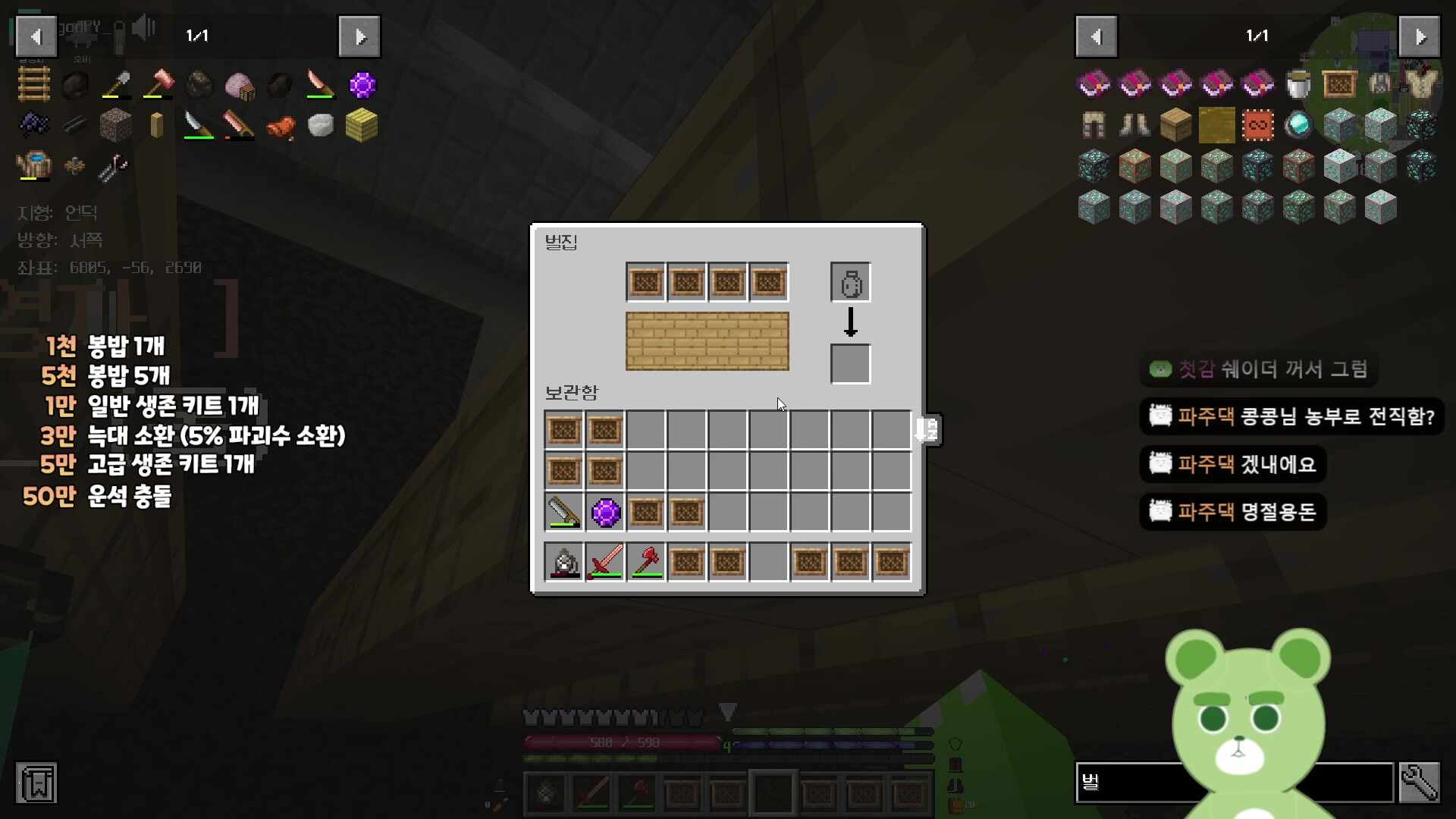
Task: Show previous page of right item list
Action: point(1096,36)
